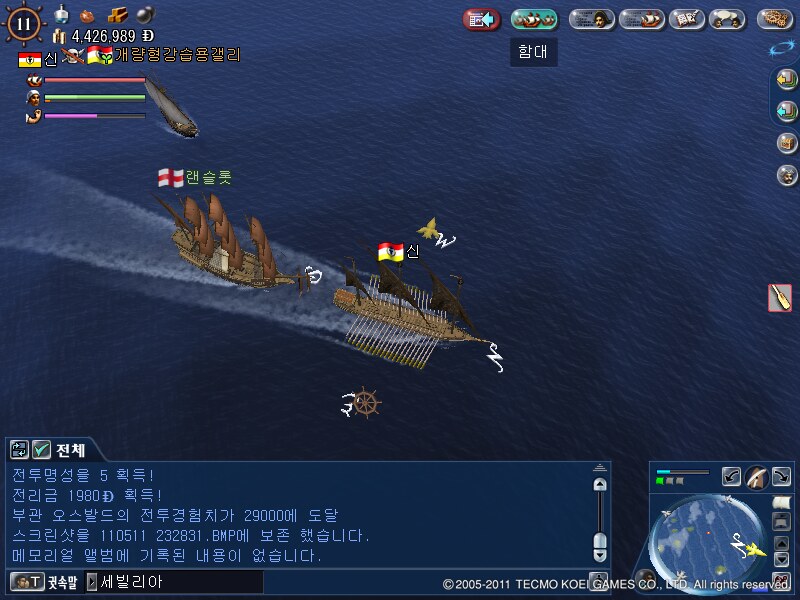Switch to the 전체 chat tab
Viewport: 800px width, 600px height.
click(x=70, y=450)
